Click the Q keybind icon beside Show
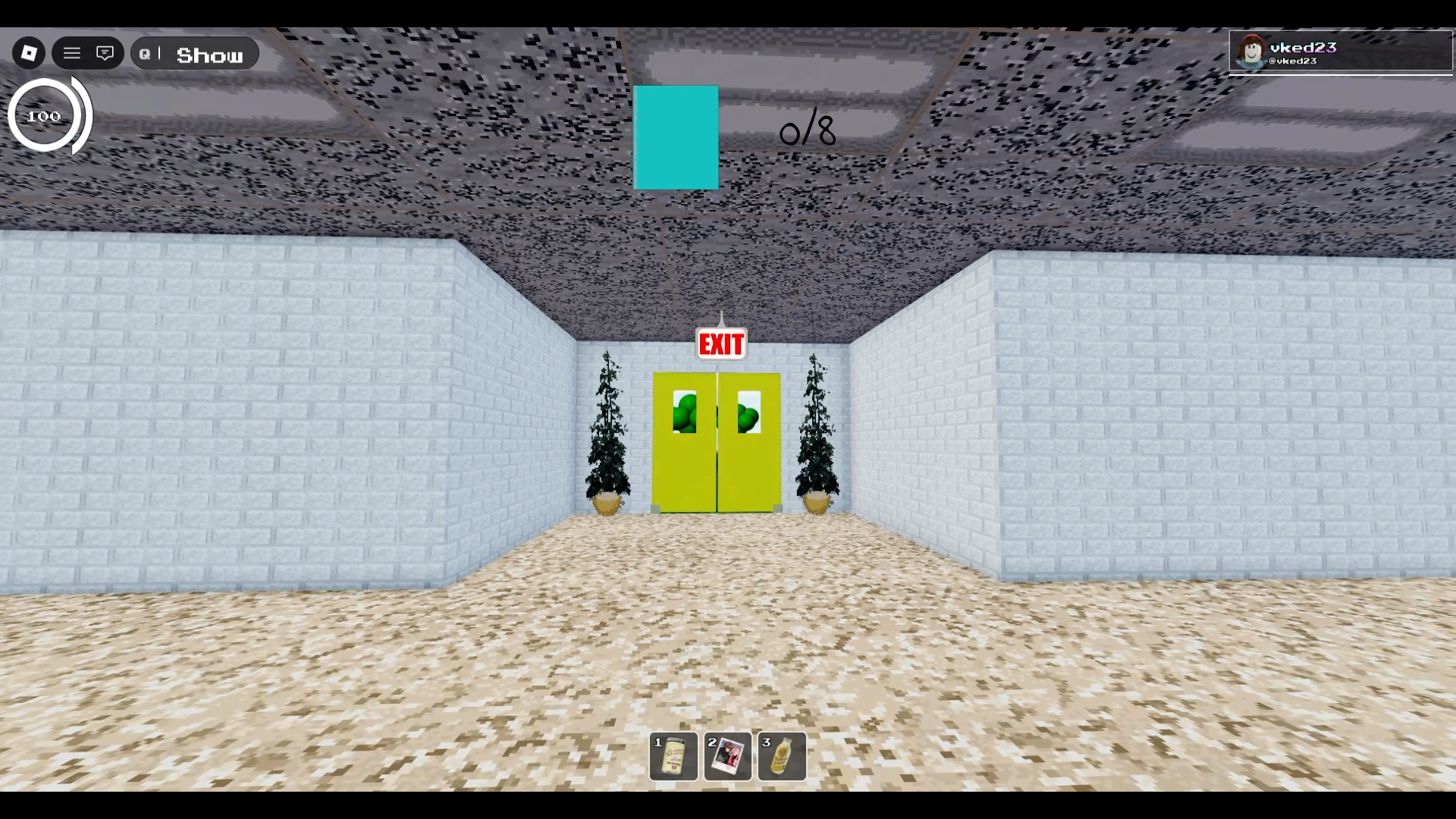1456x819 pixels. pos(146,53)
